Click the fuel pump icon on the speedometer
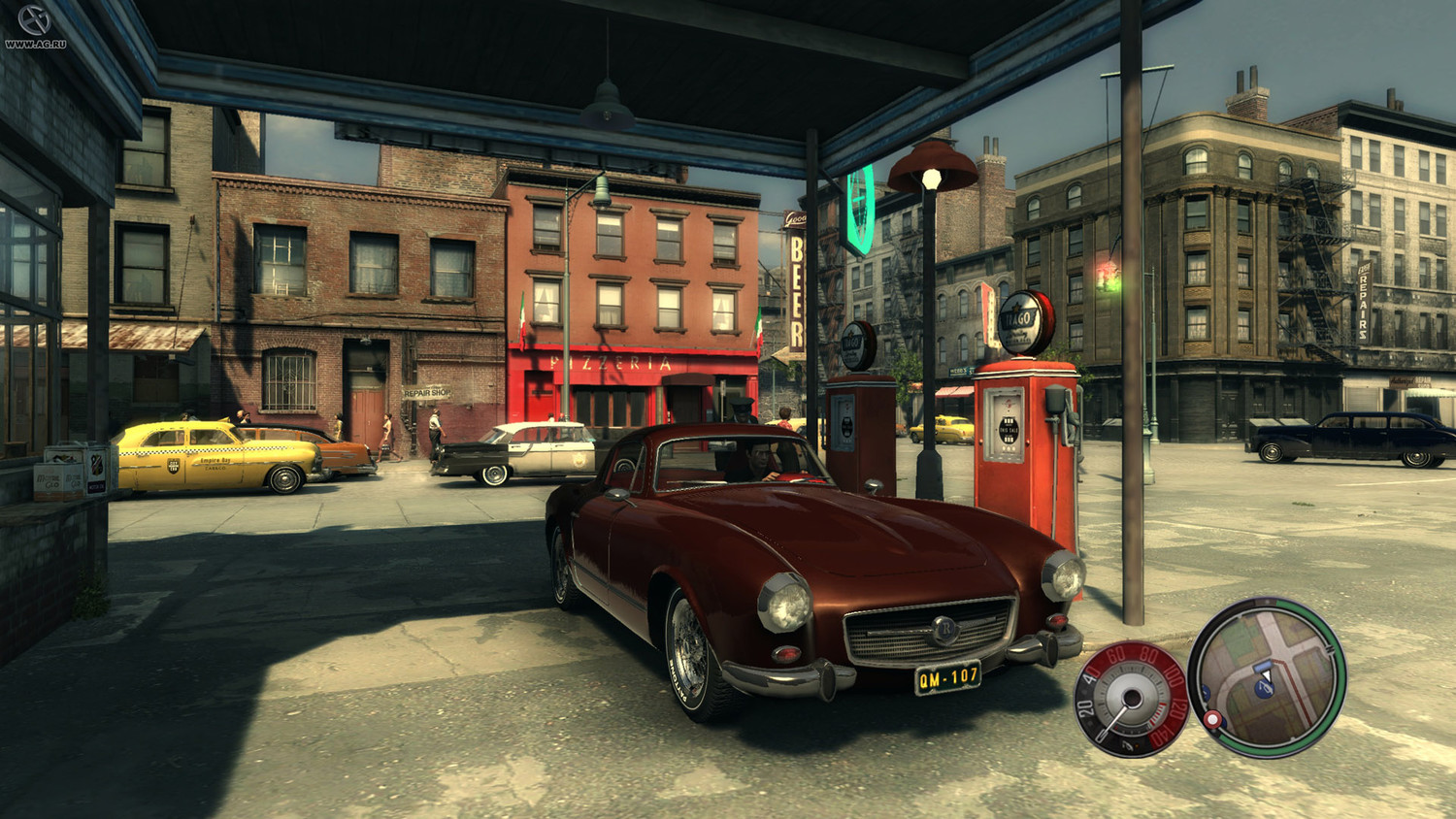Viewport: 1456px width, 819px height. (x=1127, y=745)
